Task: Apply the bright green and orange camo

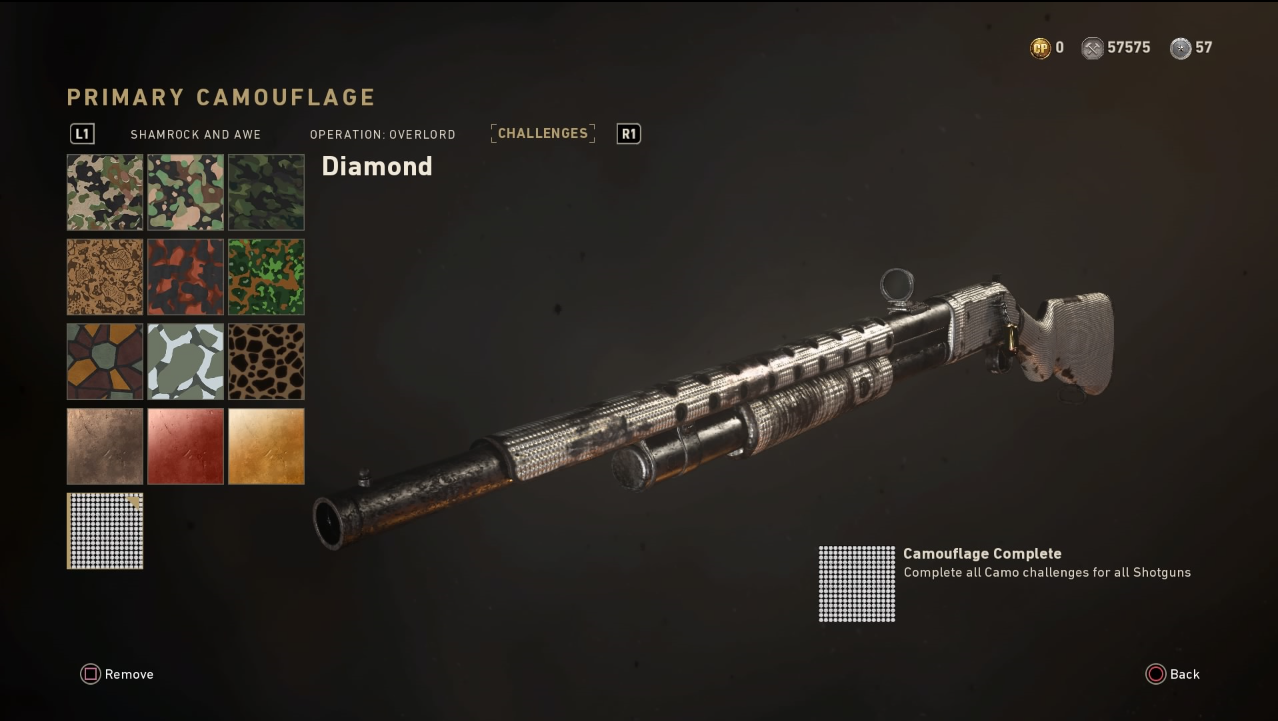Action: pos(266,277)
